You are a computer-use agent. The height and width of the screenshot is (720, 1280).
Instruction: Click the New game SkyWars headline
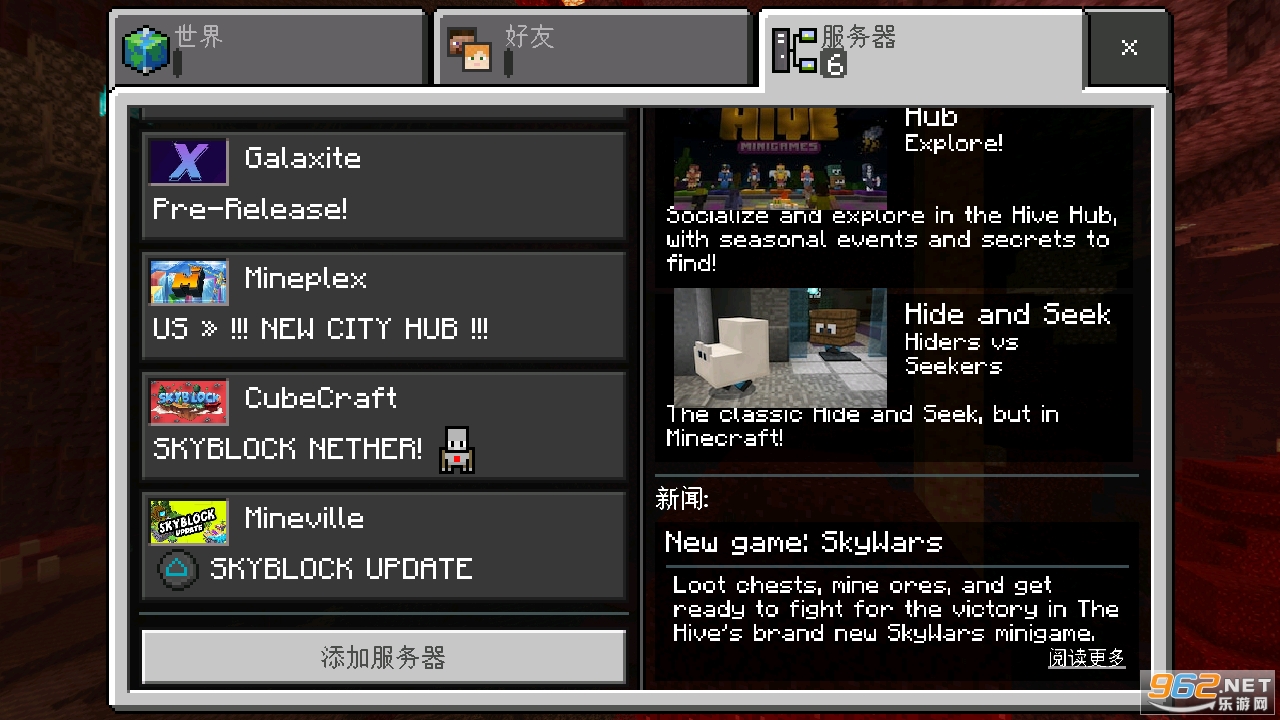[x=804, y=542]
